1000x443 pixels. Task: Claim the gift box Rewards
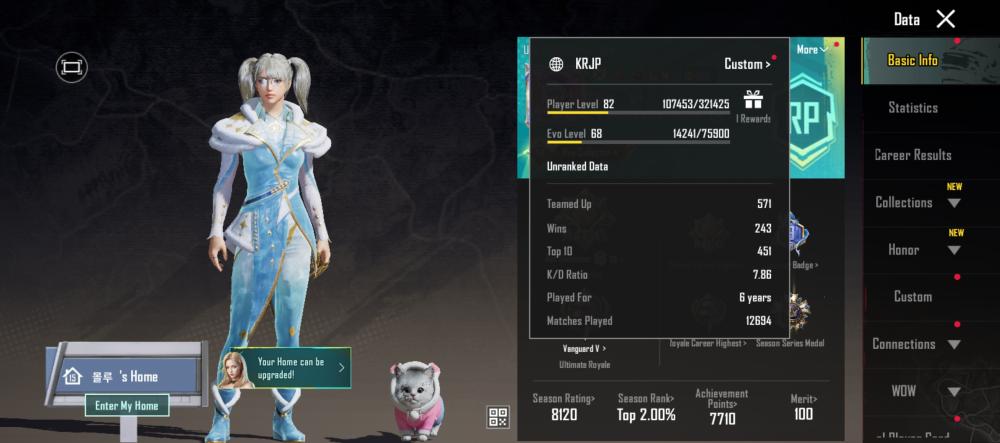pyautogui.click(x=753, y=103)
